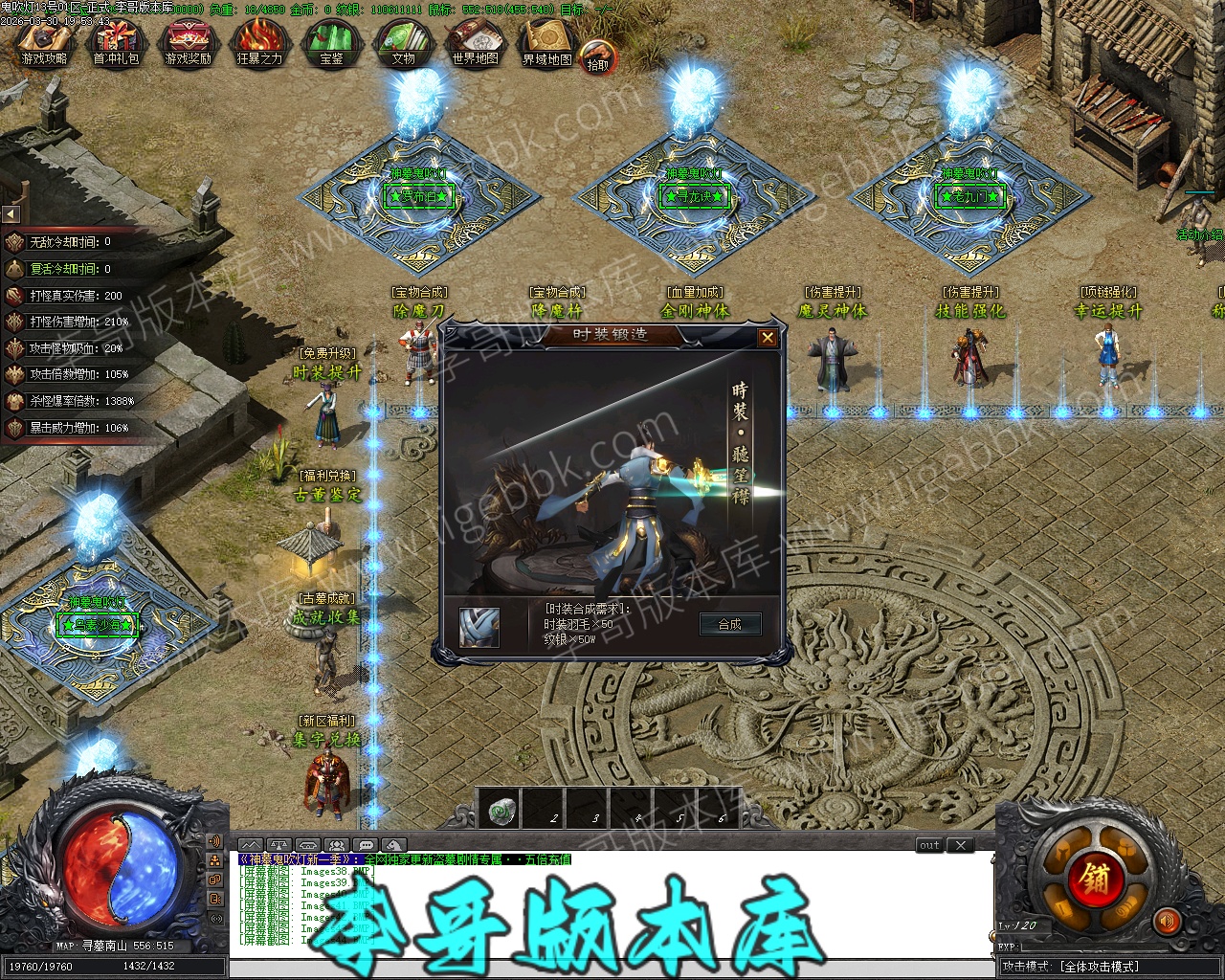Select the costume item slot in forging window

479,627
